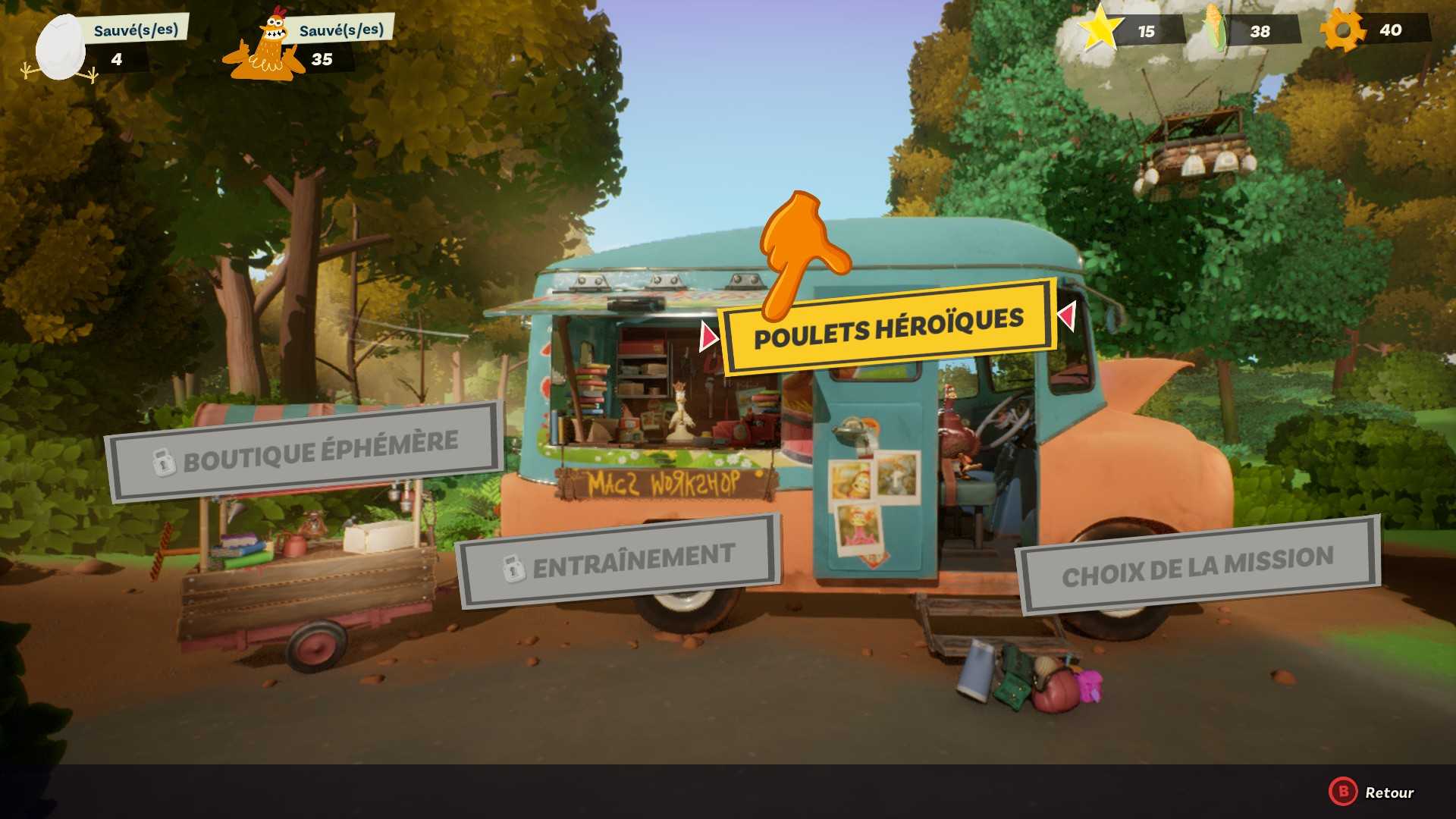The width and height of the screenshot is (1456, 819).
Task: Click the pink arrow right of Poulets Héroïques
Action: point(1066,315)
